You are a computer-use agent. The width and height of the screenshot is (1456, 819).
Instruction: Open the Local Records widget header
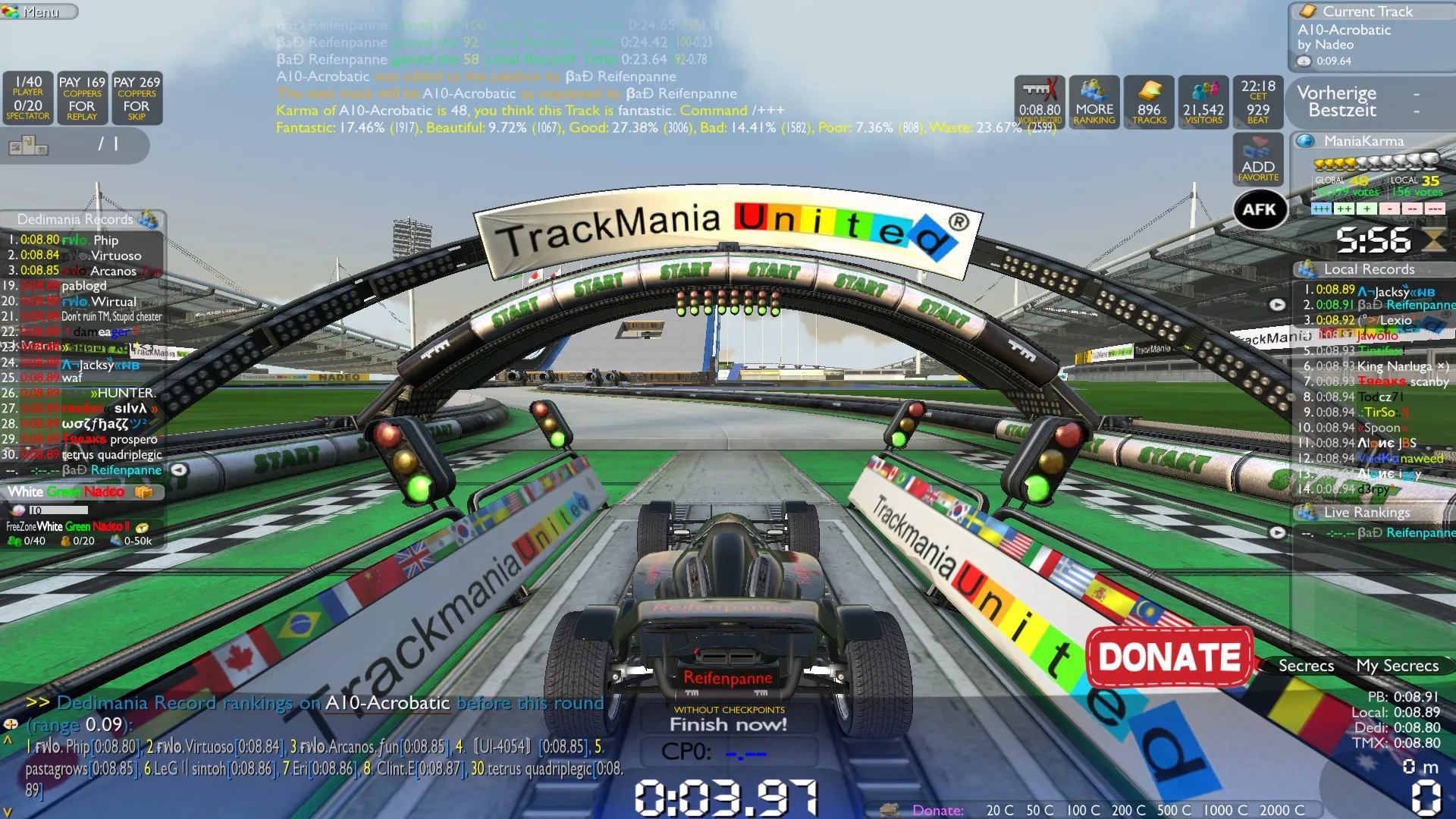1368,269
